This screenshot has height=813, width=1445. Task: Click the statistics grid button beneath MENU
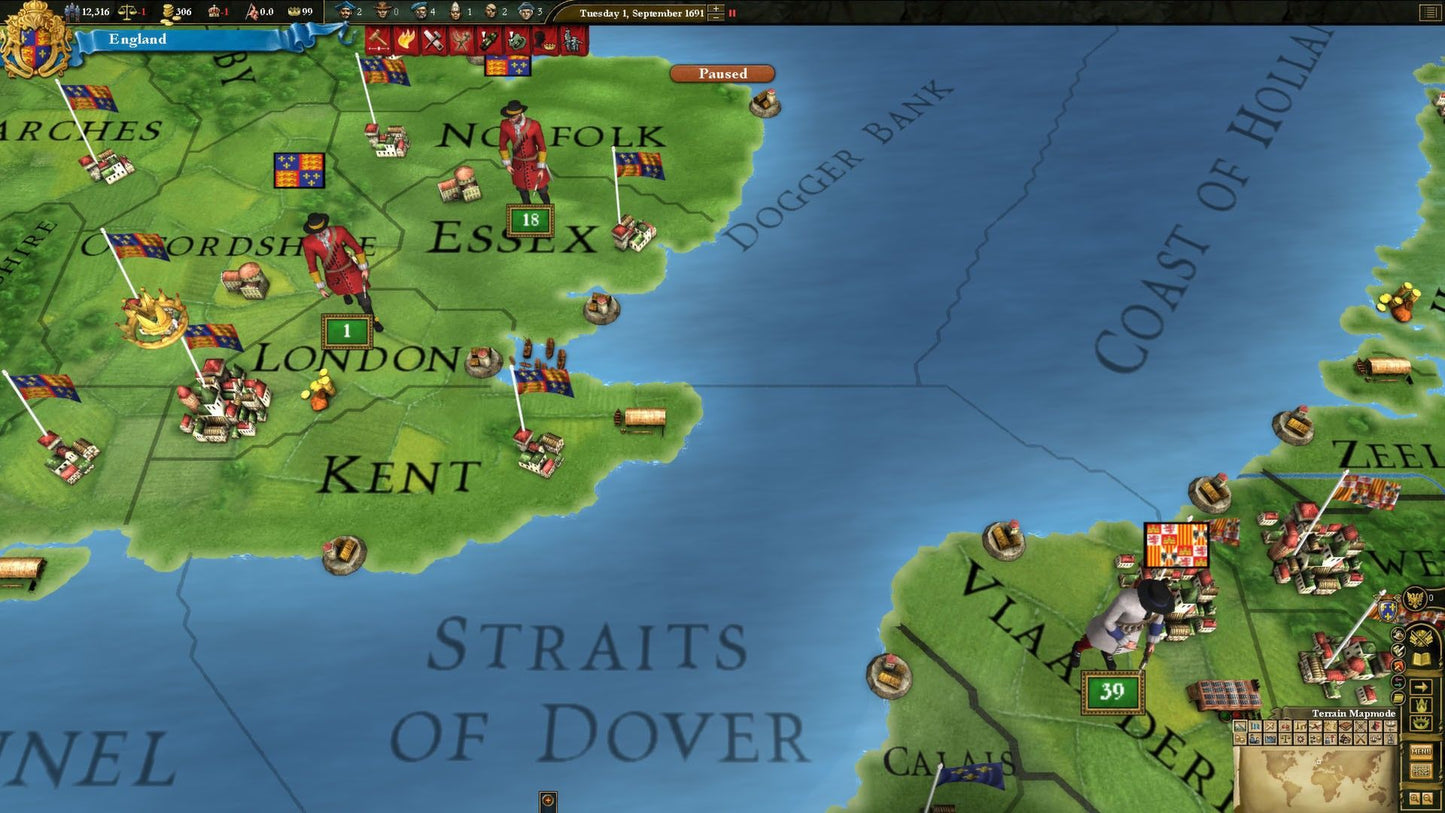click(1421, 769)
